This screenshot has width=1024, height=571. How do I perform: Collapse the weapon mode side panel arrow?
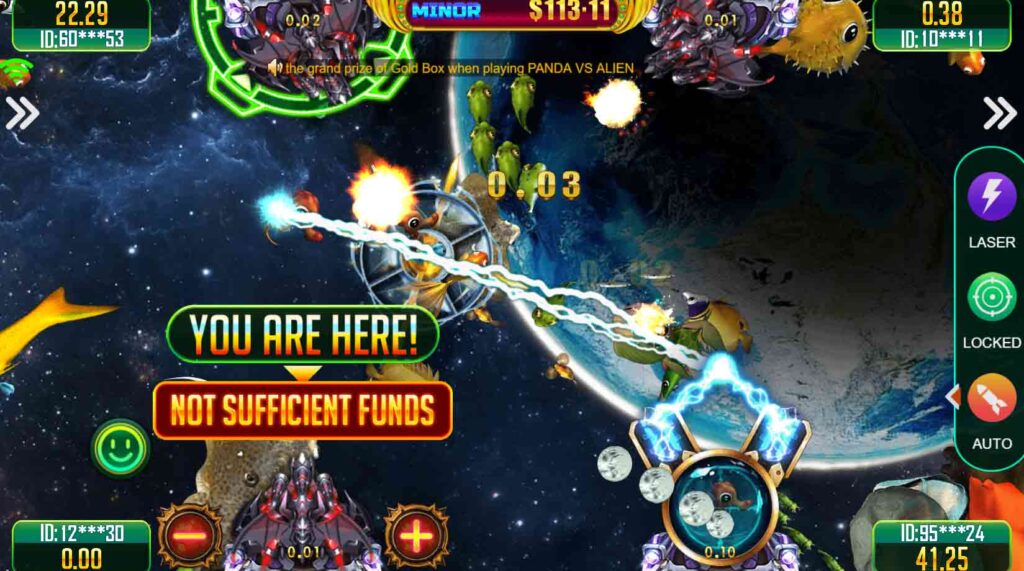pyautogui.click(x=951, y=397)
